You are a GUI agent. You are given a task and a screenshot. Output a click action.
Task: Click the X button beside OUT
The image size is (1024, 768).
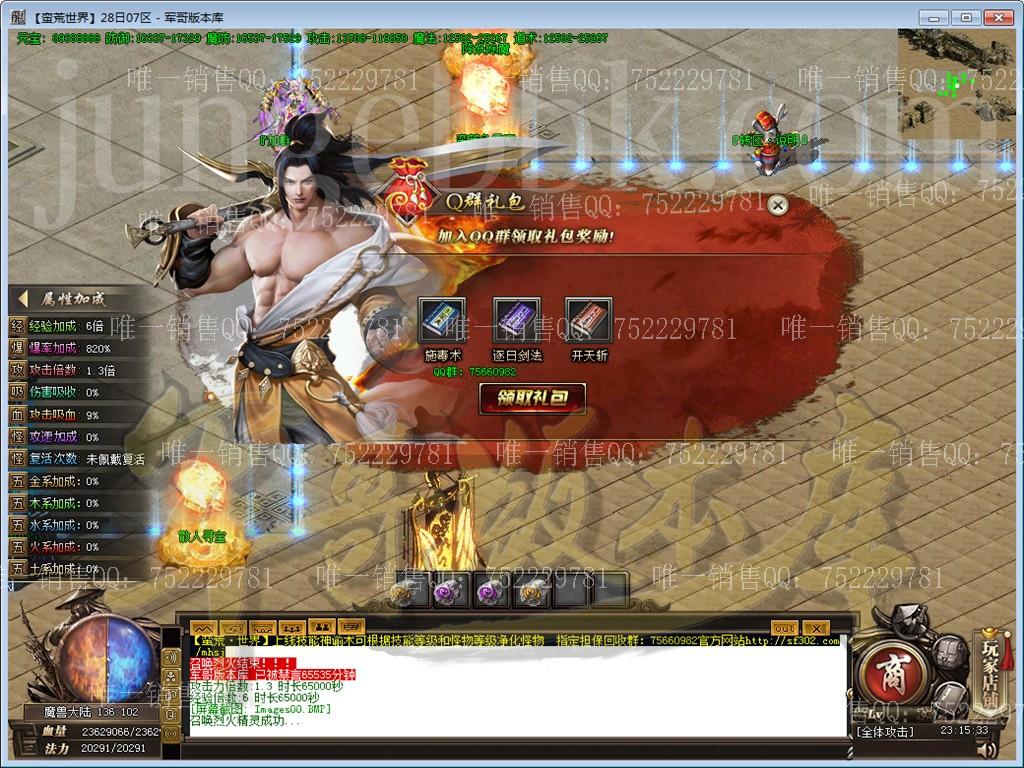pyautogui.click(x=815, y=628)
